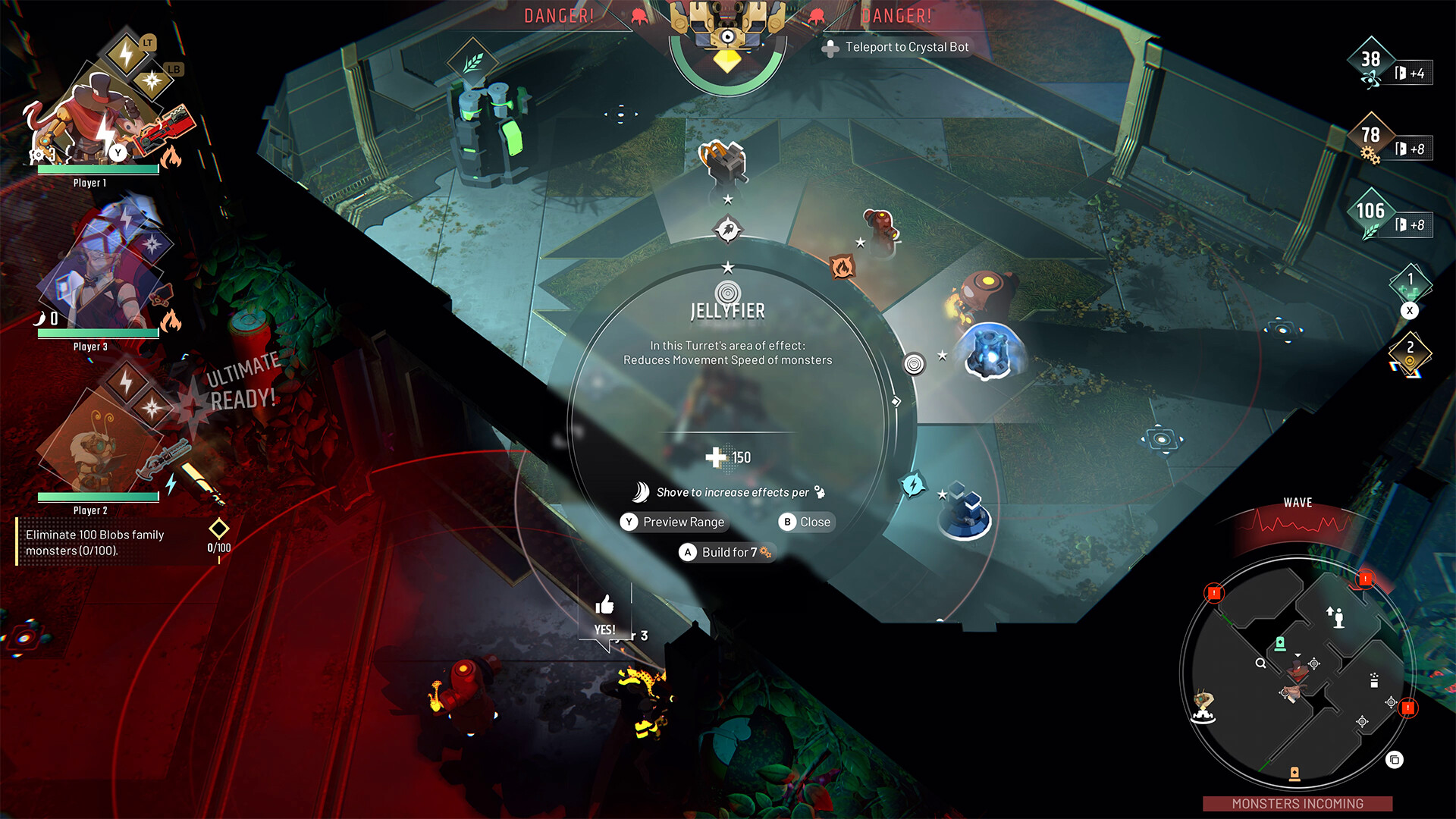Click the X swap icon below item slot 1

click(1410, 309)
